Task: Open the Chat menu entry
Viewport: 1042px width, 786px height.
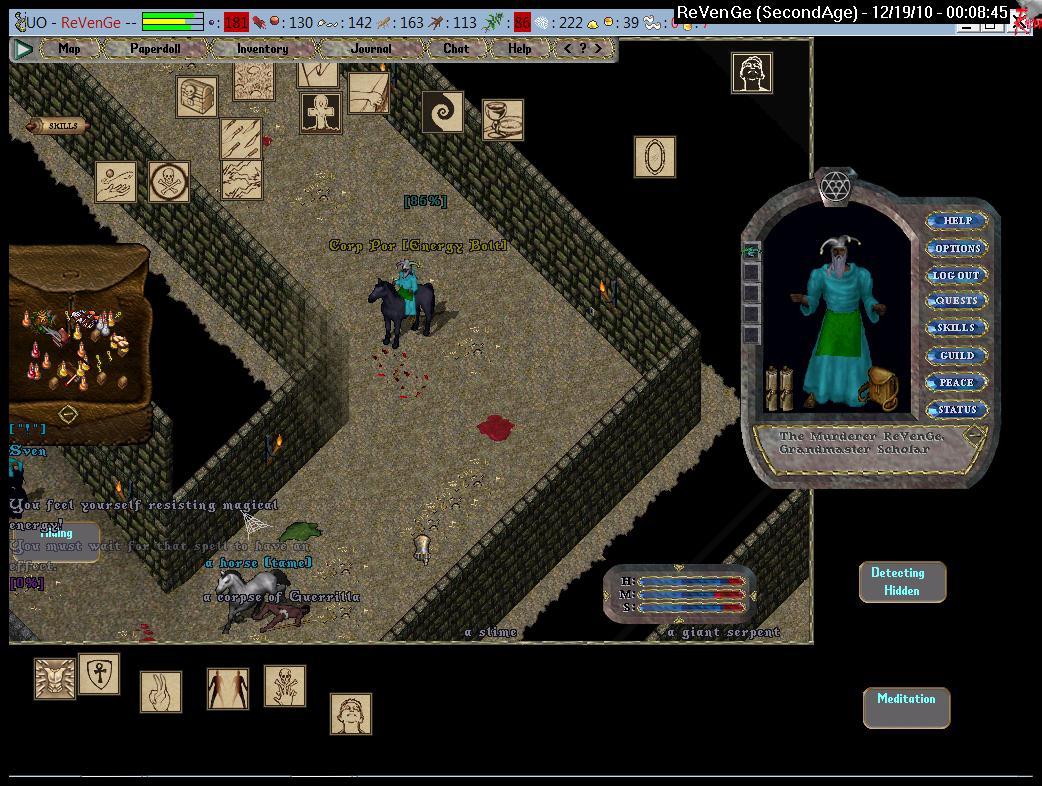Action: pyautogui.click(x=456, y=48)
